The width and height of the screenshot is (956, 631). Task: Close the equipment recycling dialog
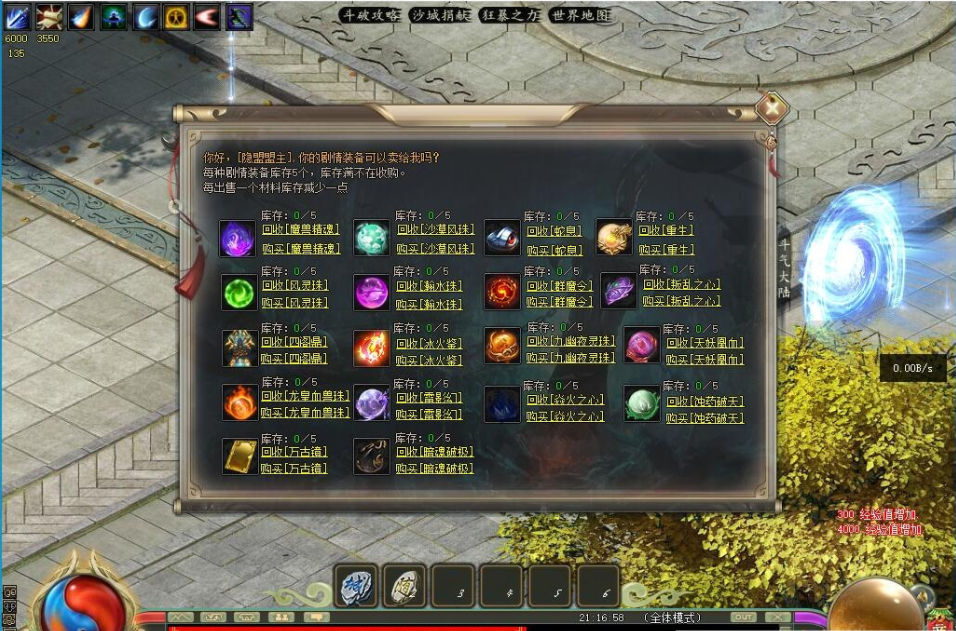(x=771, y=108)
